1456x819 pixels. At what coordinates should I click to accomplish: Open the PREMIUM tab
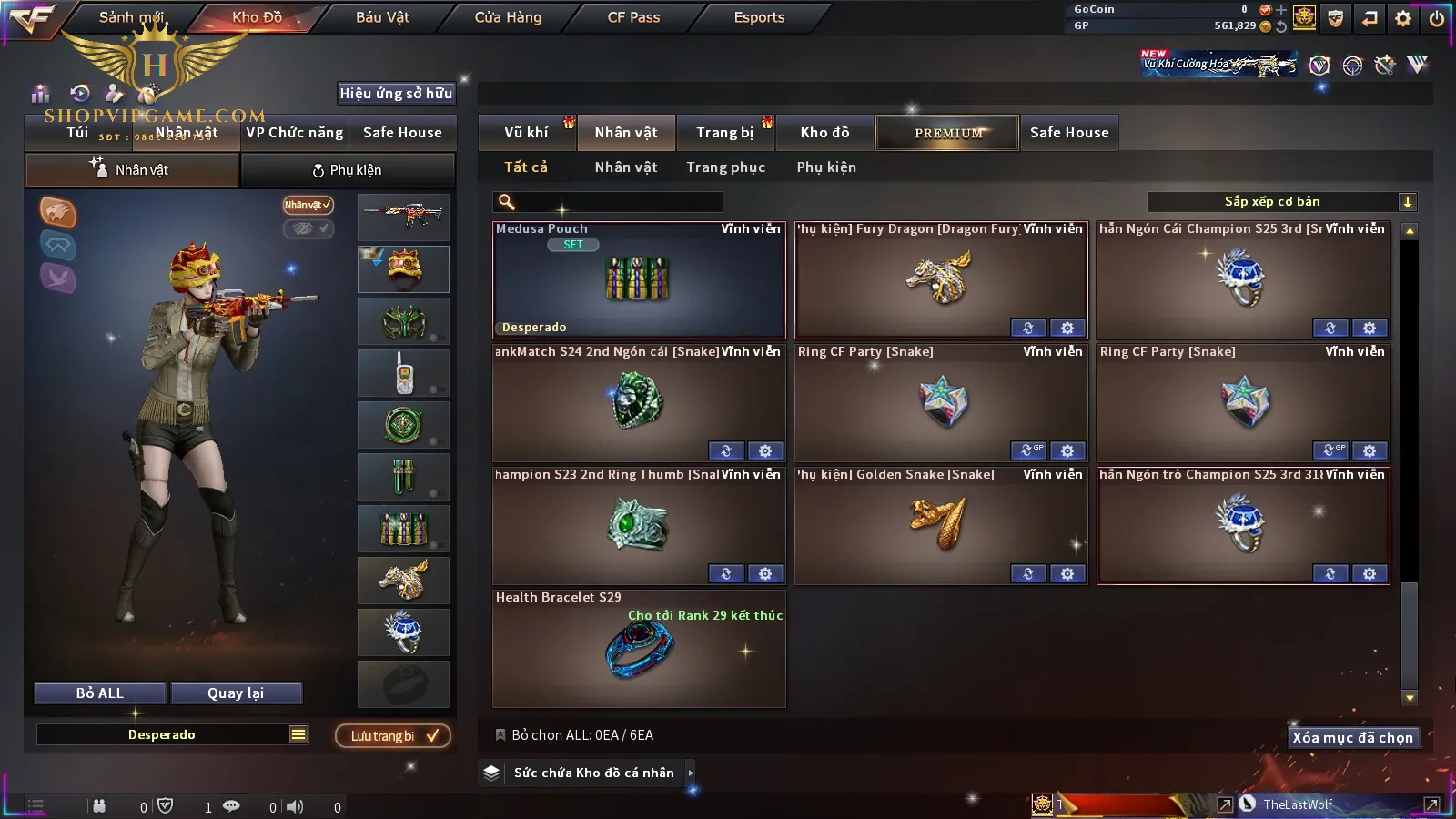[947, 133]
